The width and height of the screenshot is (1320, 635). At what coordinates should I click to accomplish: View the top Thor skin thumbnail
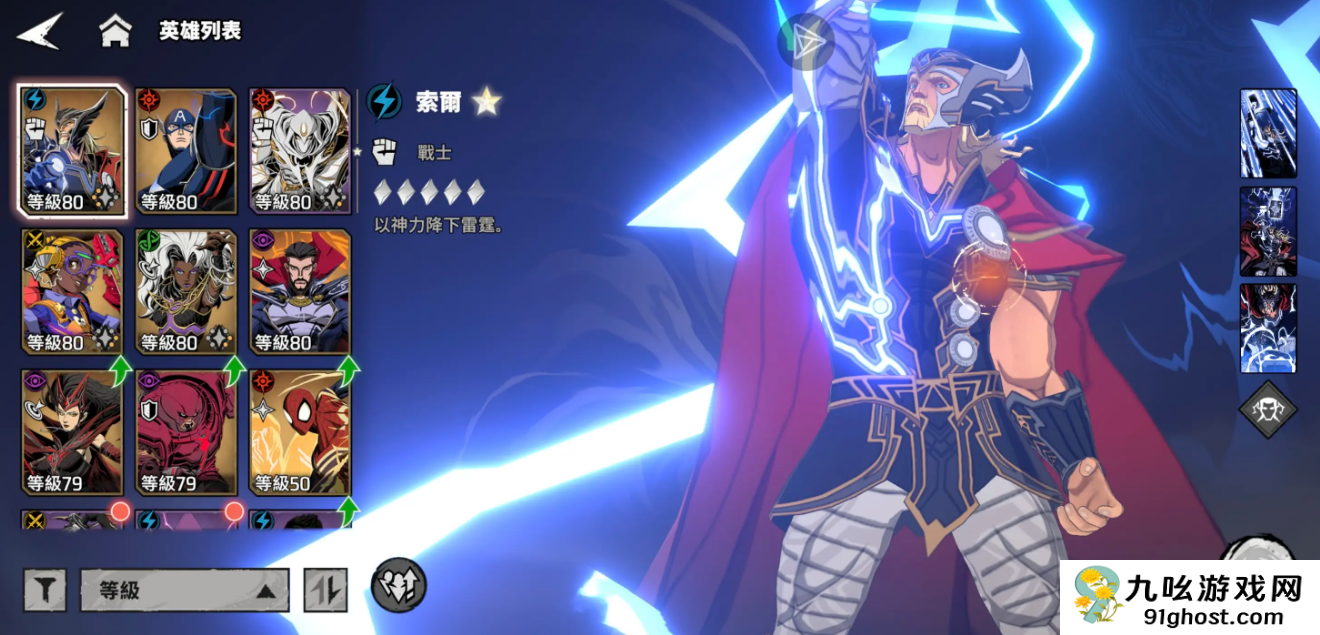pyautogui.click(x=1268, y=133)
